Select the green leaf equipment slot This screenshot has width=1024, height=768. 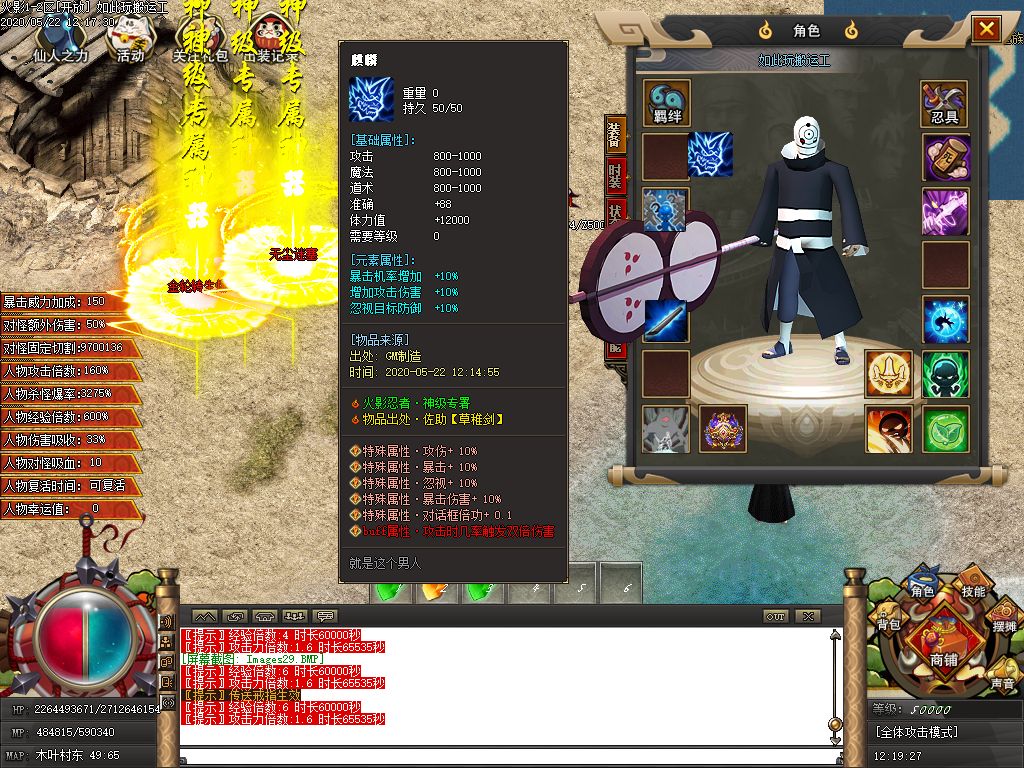click(x=944, y=428)
